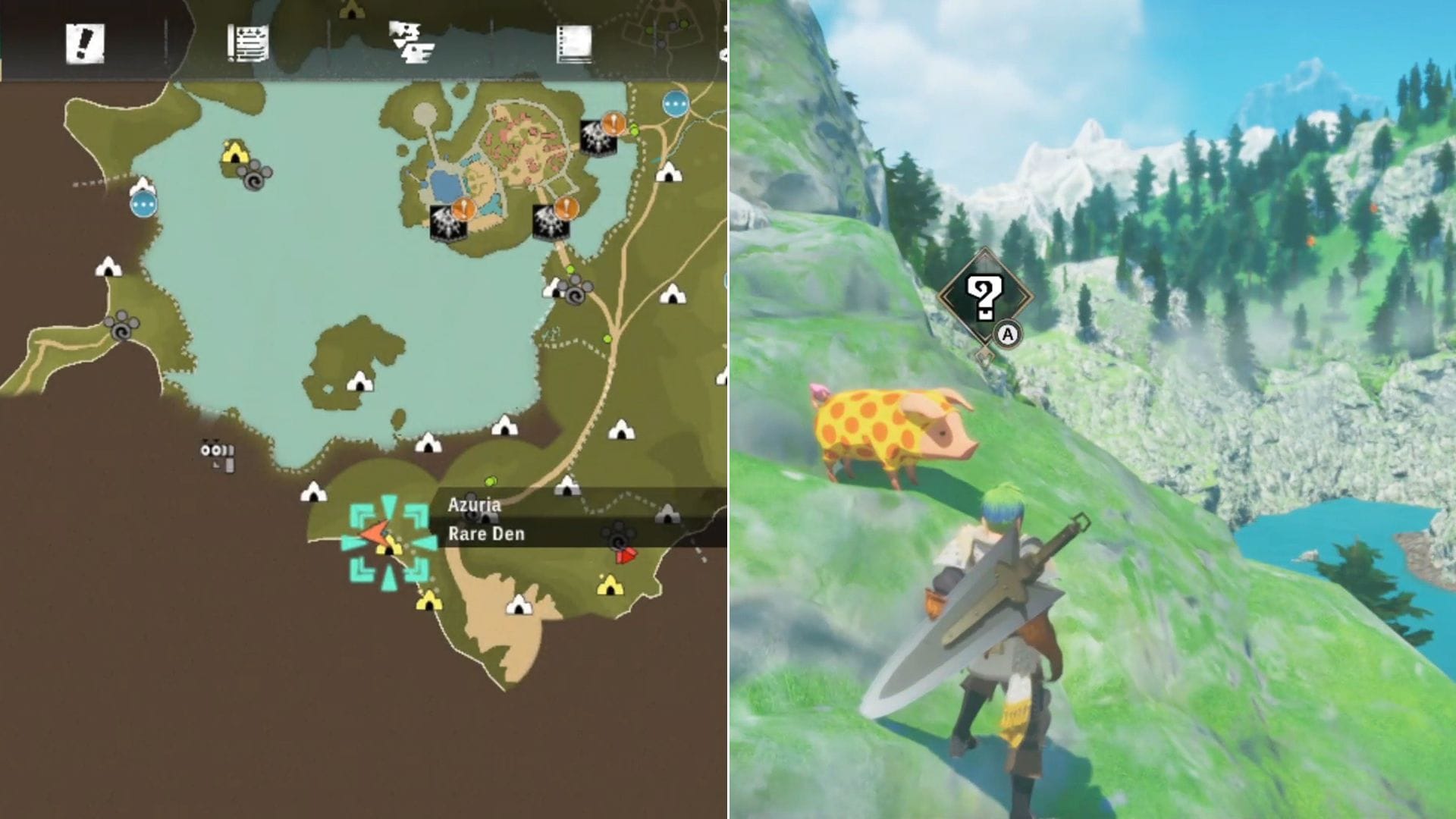Screen dimensions: 1456x819
Task: Select the yellow den marker near the upper lake shore
Action: pos(234,152)
